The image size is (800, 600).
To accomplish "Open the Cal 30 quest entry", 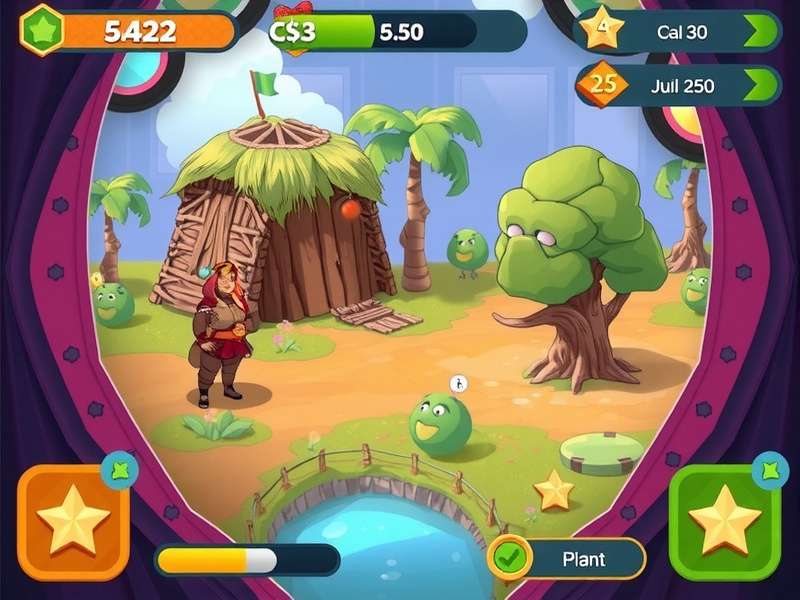I will [680, 31].
